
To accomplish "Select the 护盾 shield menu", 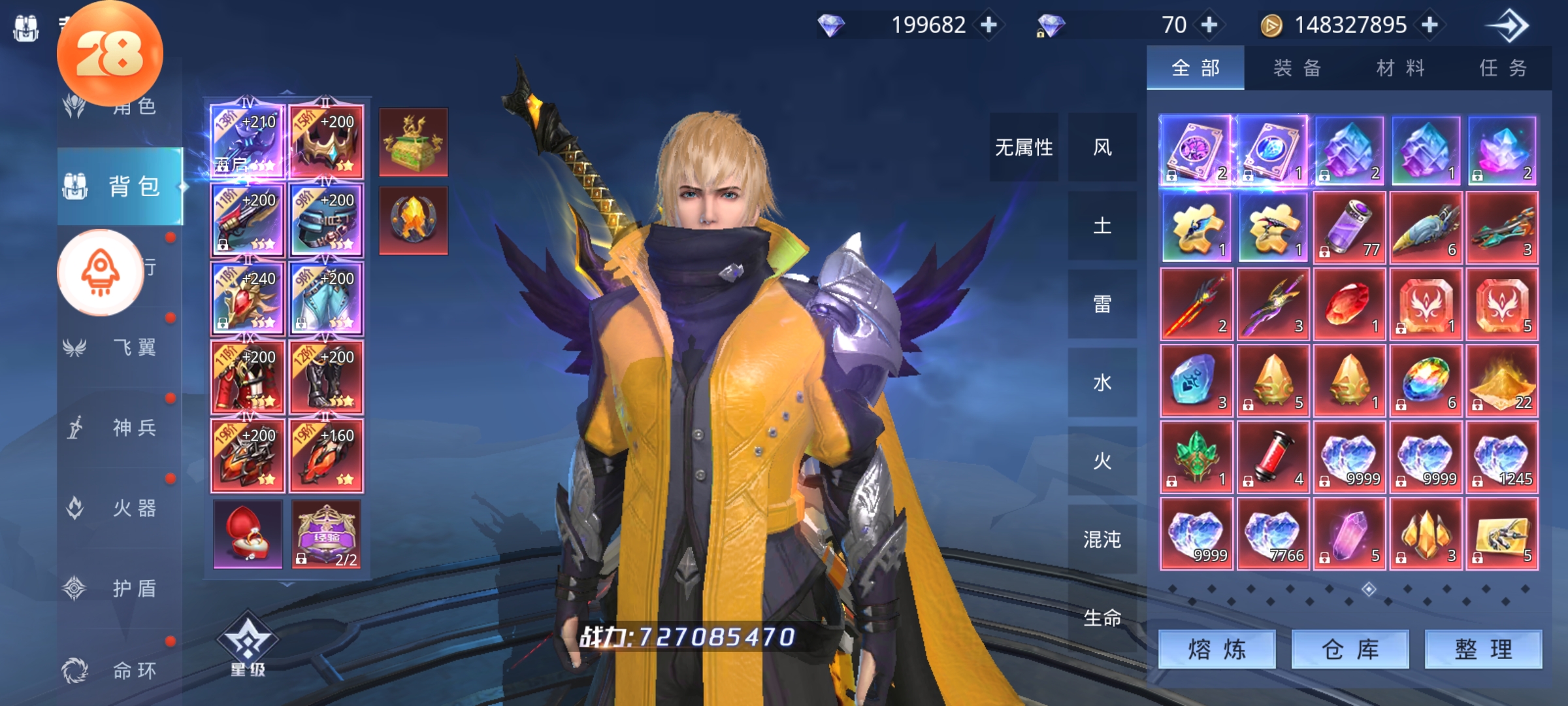I will click(x=121, y=588).
